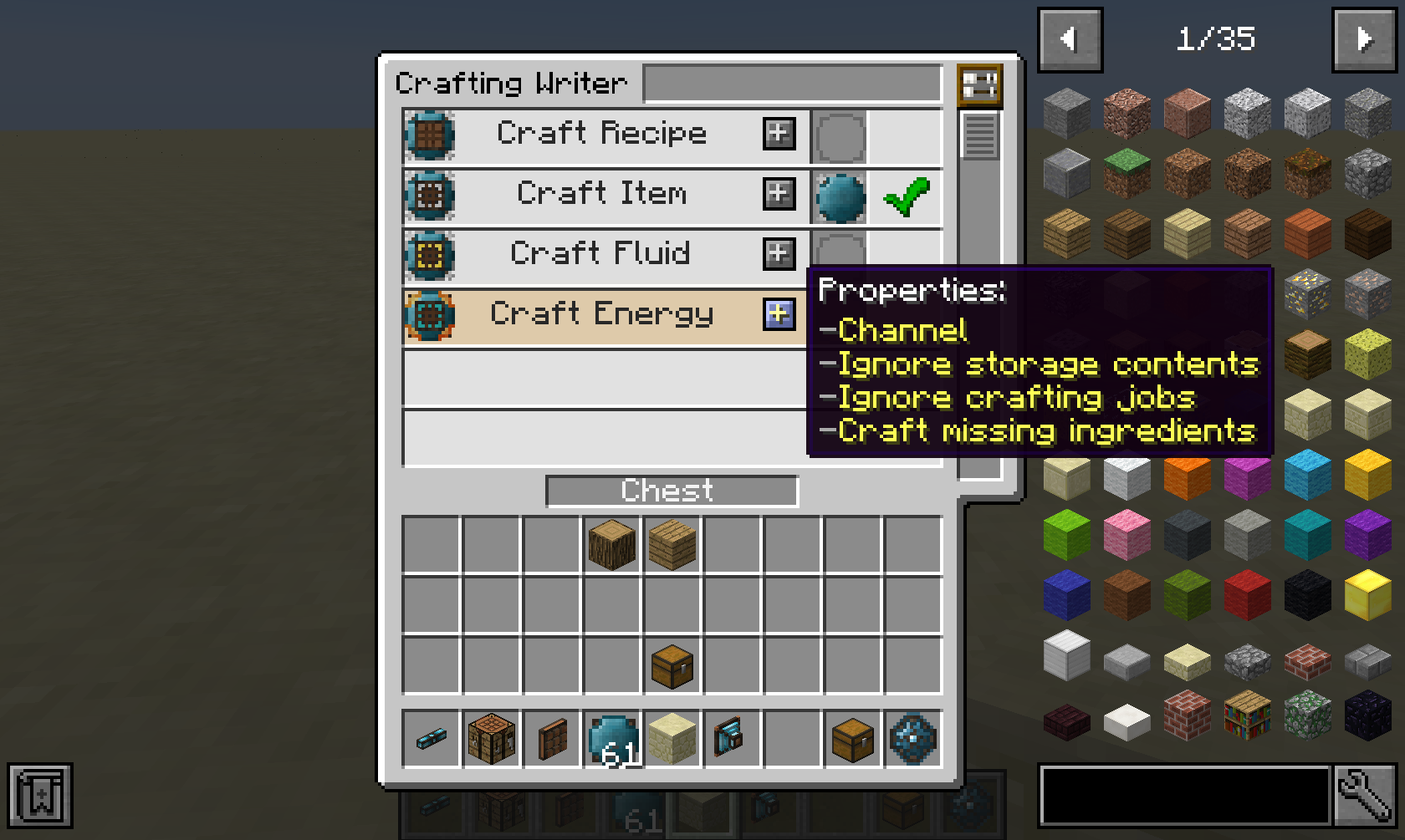Expand Craft Energy properties with its plus button
1405x840 pixels.
pos(778,315)
